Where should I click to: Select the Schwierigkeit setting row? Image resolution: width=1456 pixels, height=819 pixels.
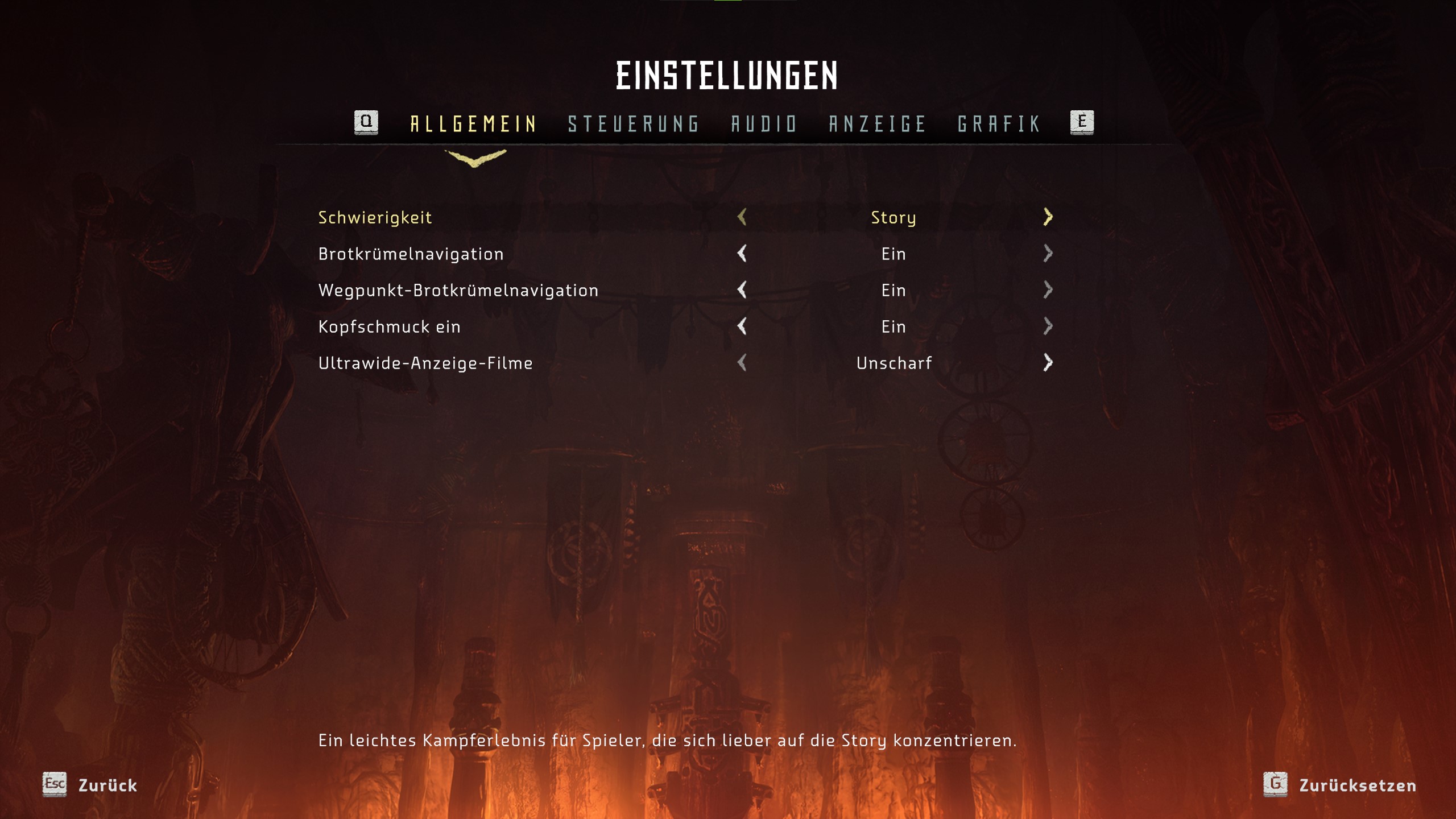point(375,217)
